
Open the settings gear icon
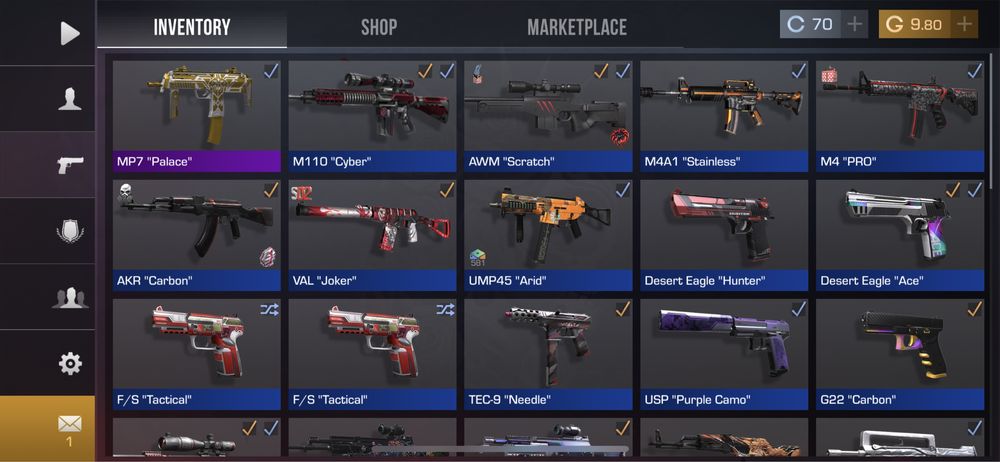click(x=69, y=363)
